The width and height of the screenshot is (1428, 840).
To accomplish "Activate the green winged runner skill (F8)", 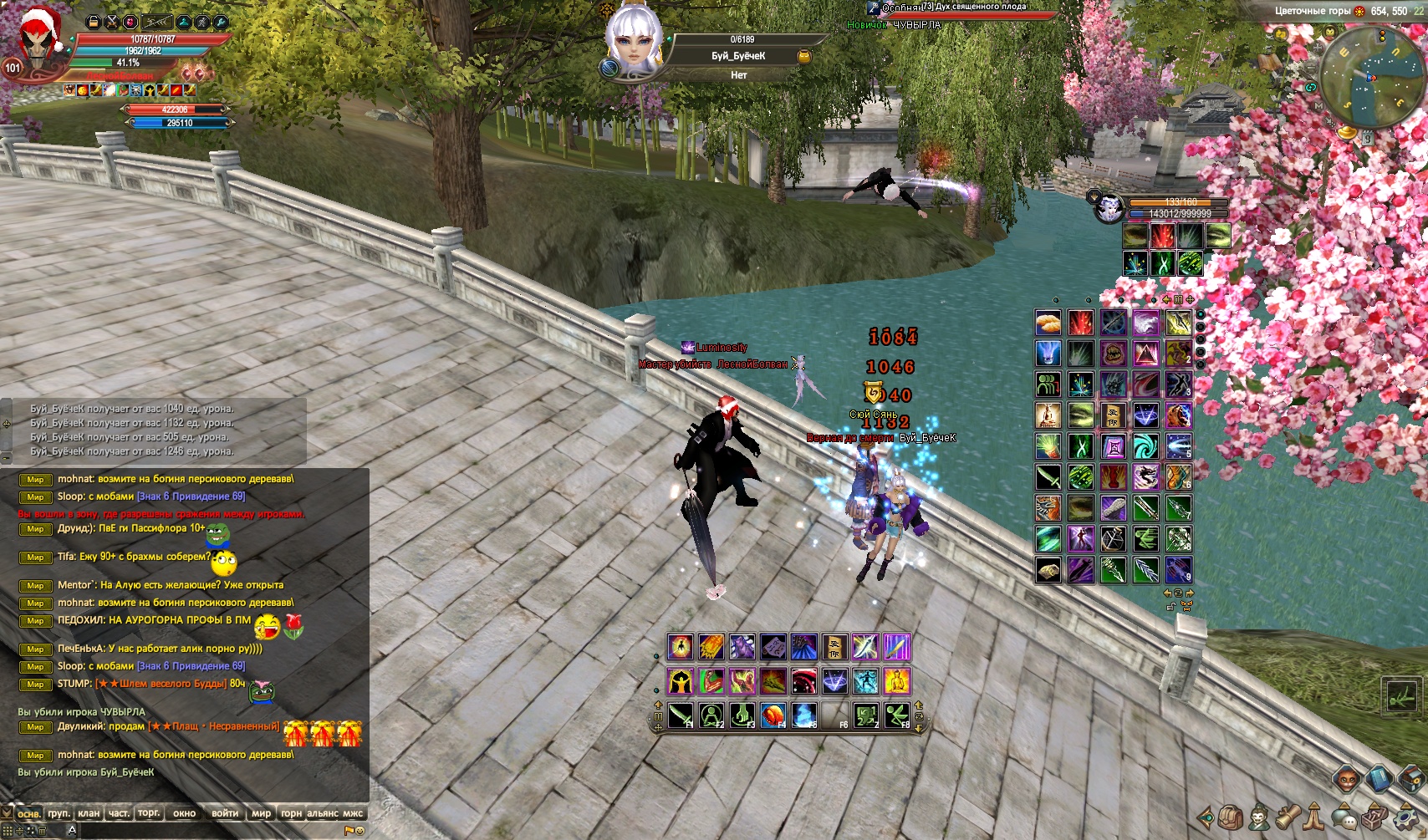I will [x=897, y=715].
